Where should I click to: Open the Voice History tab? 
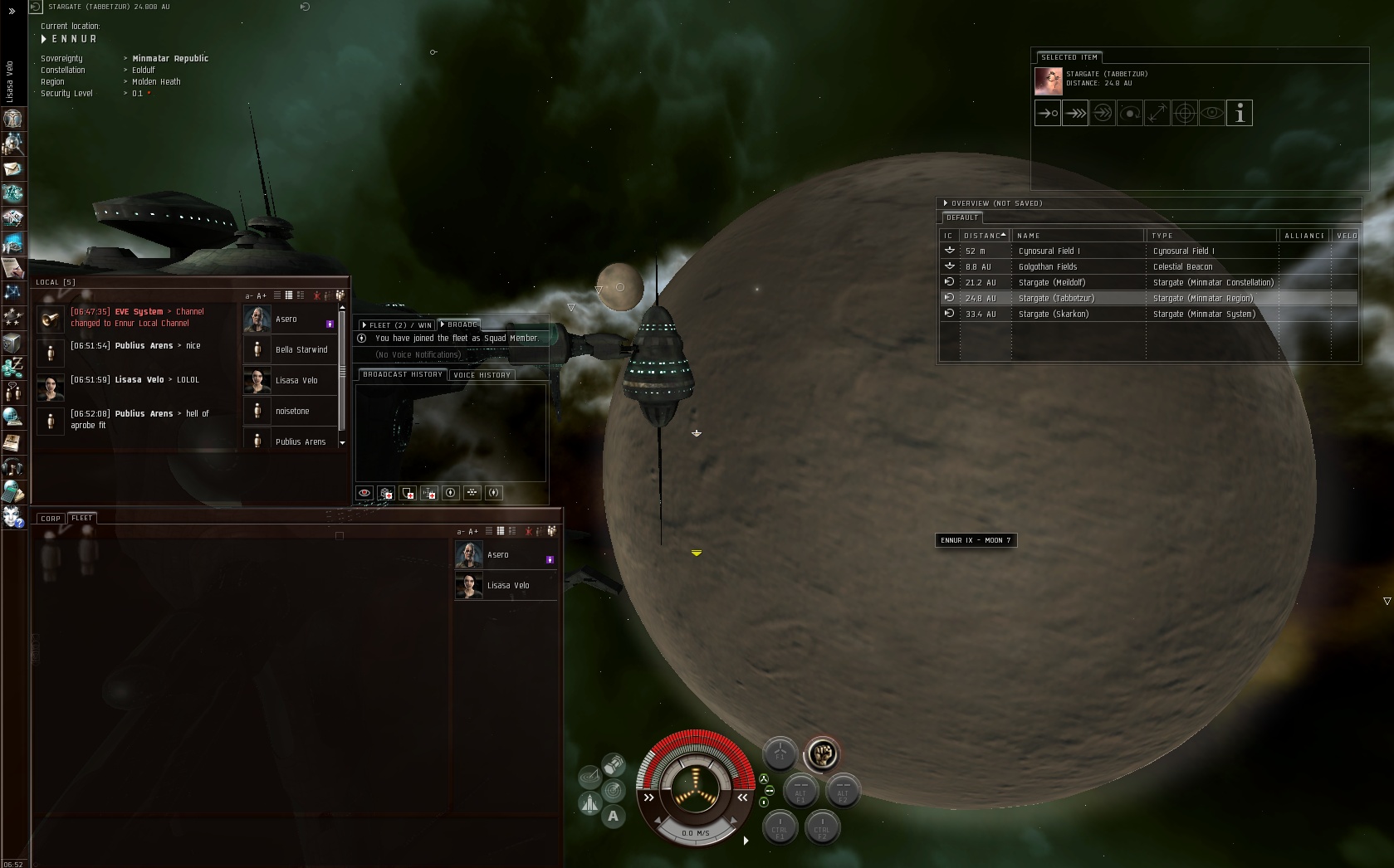pos(482,375)
